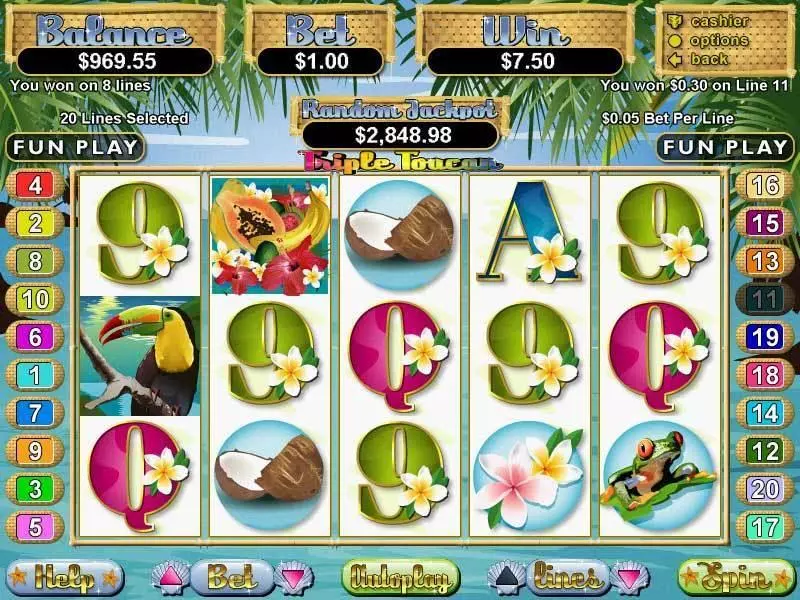Select payline number 10
The height and width of the screenshot is (600, 800).
(35, 299)
